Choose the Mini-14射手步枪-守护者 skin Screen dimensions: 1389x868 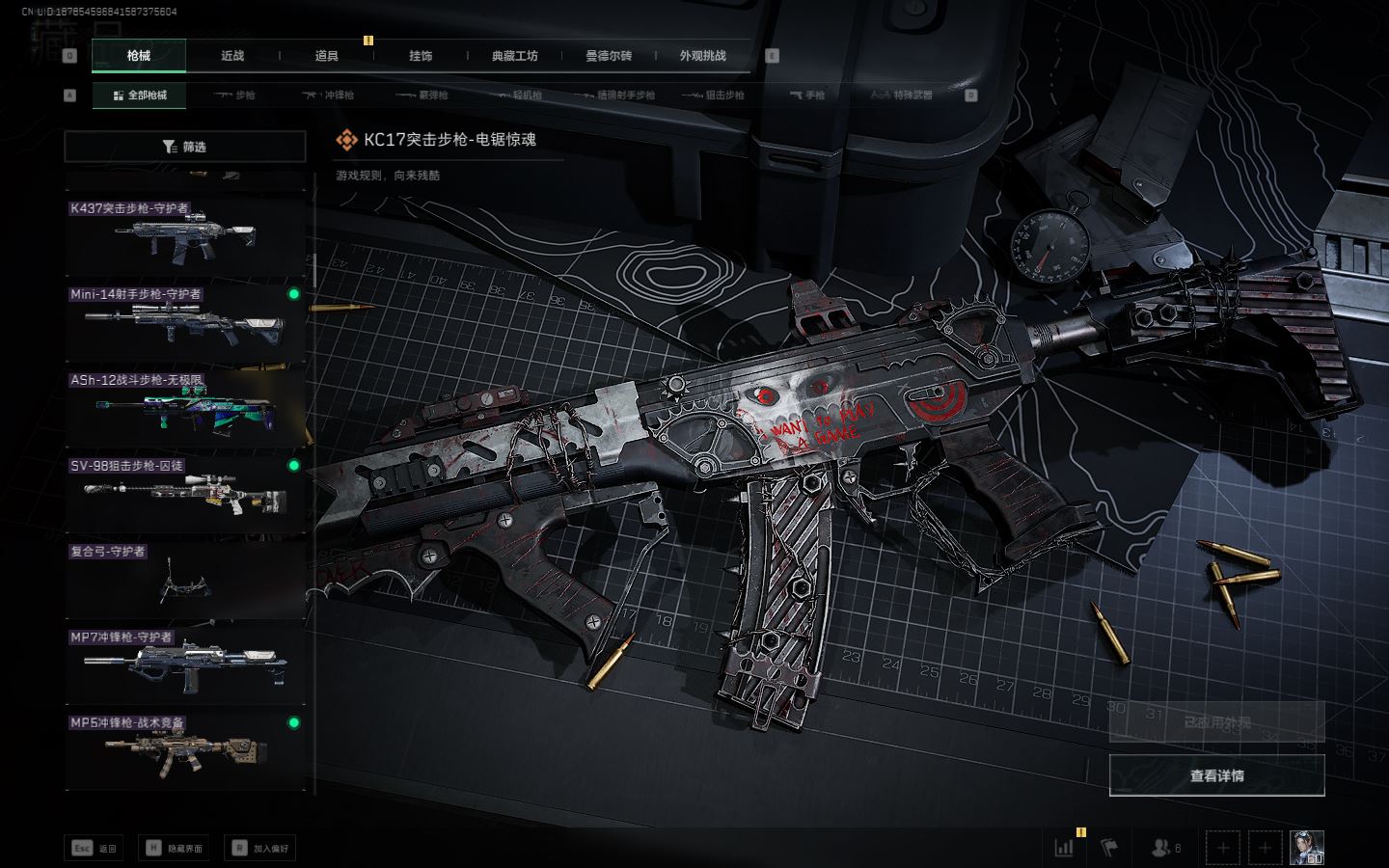[x=185, y=323]
